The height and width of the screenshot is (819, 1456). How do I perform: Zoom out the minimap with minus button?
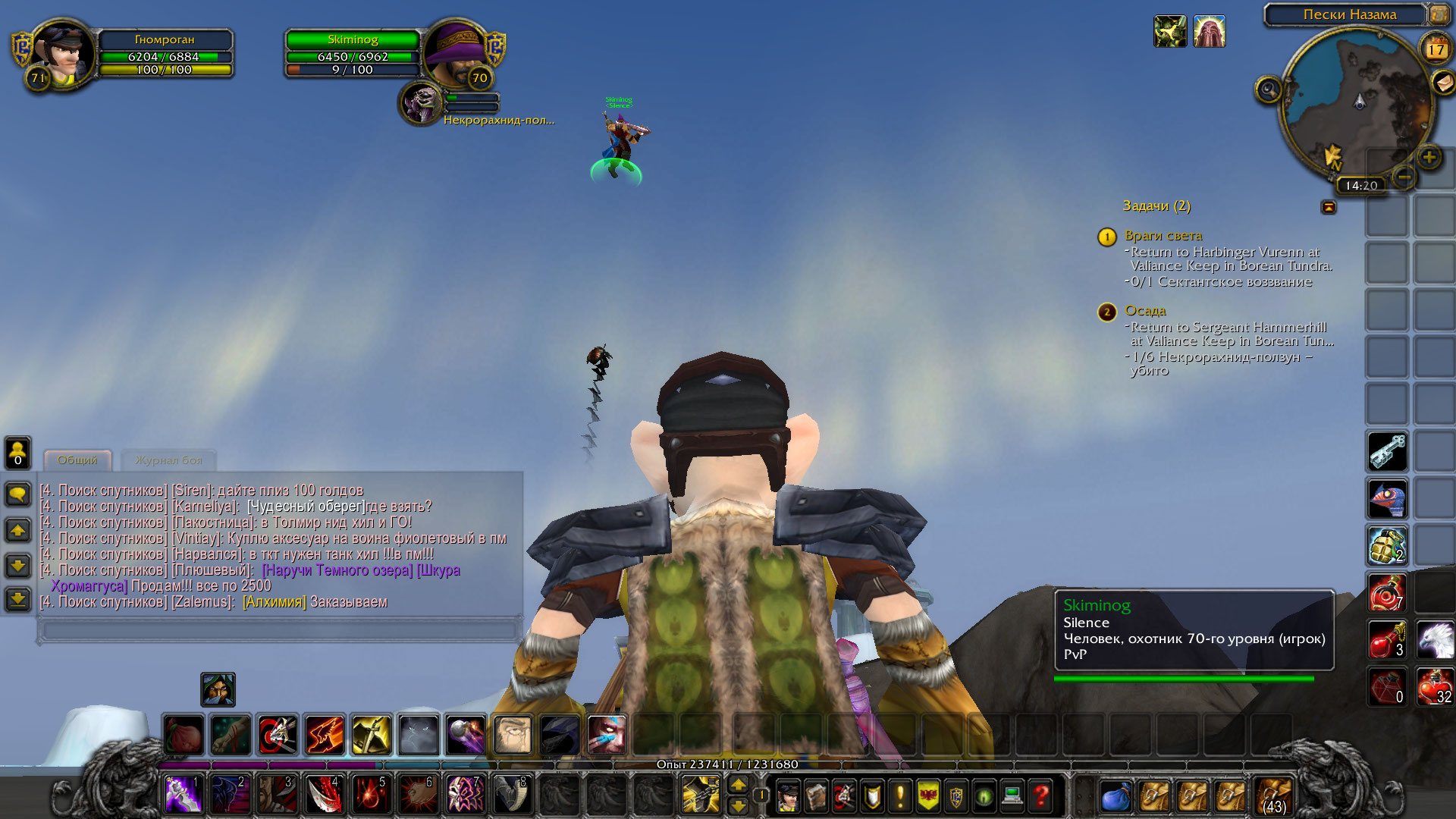point(1404,177)
